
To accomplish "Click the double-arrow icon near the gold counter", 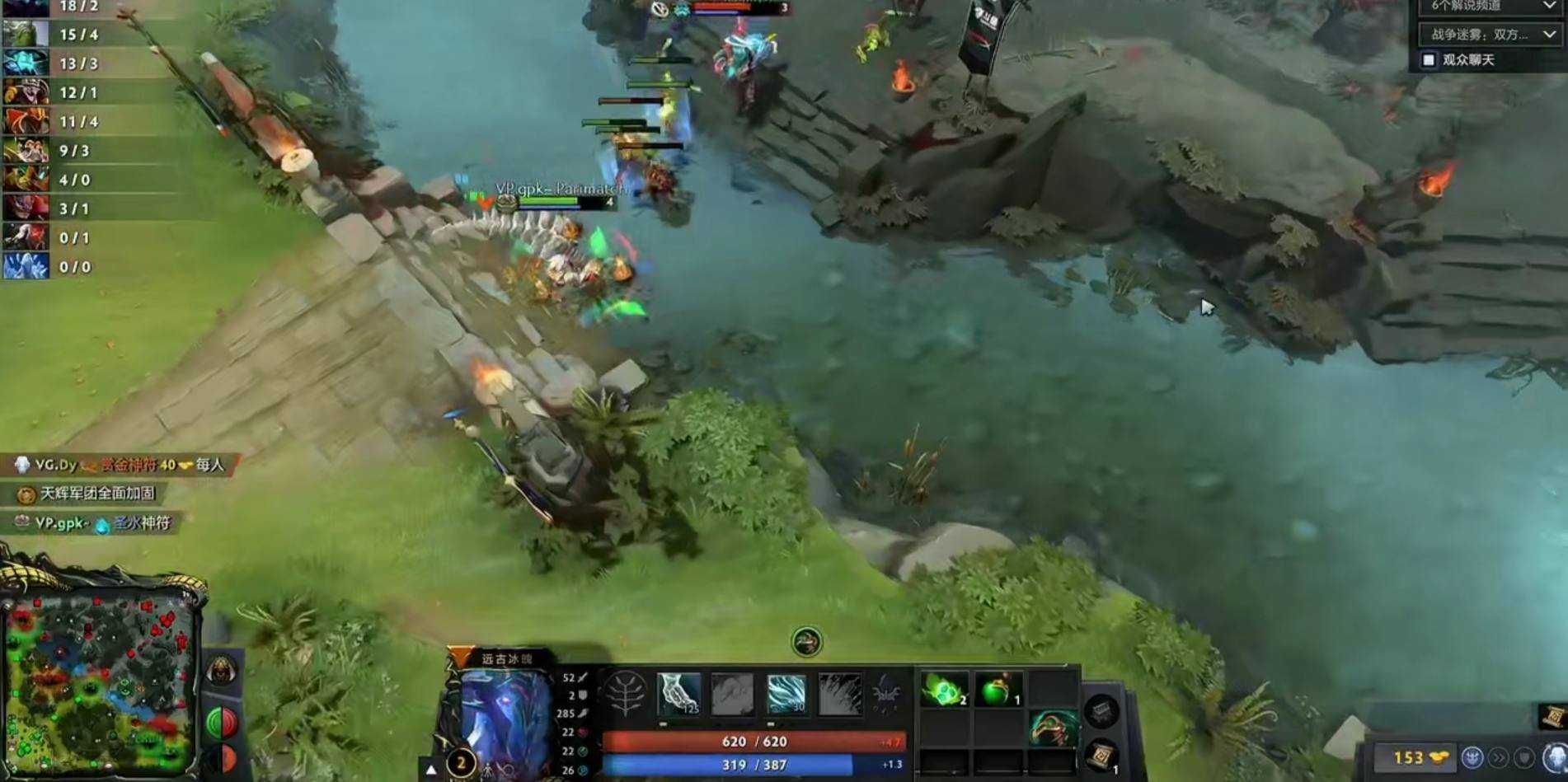I will pos(1499,757).
